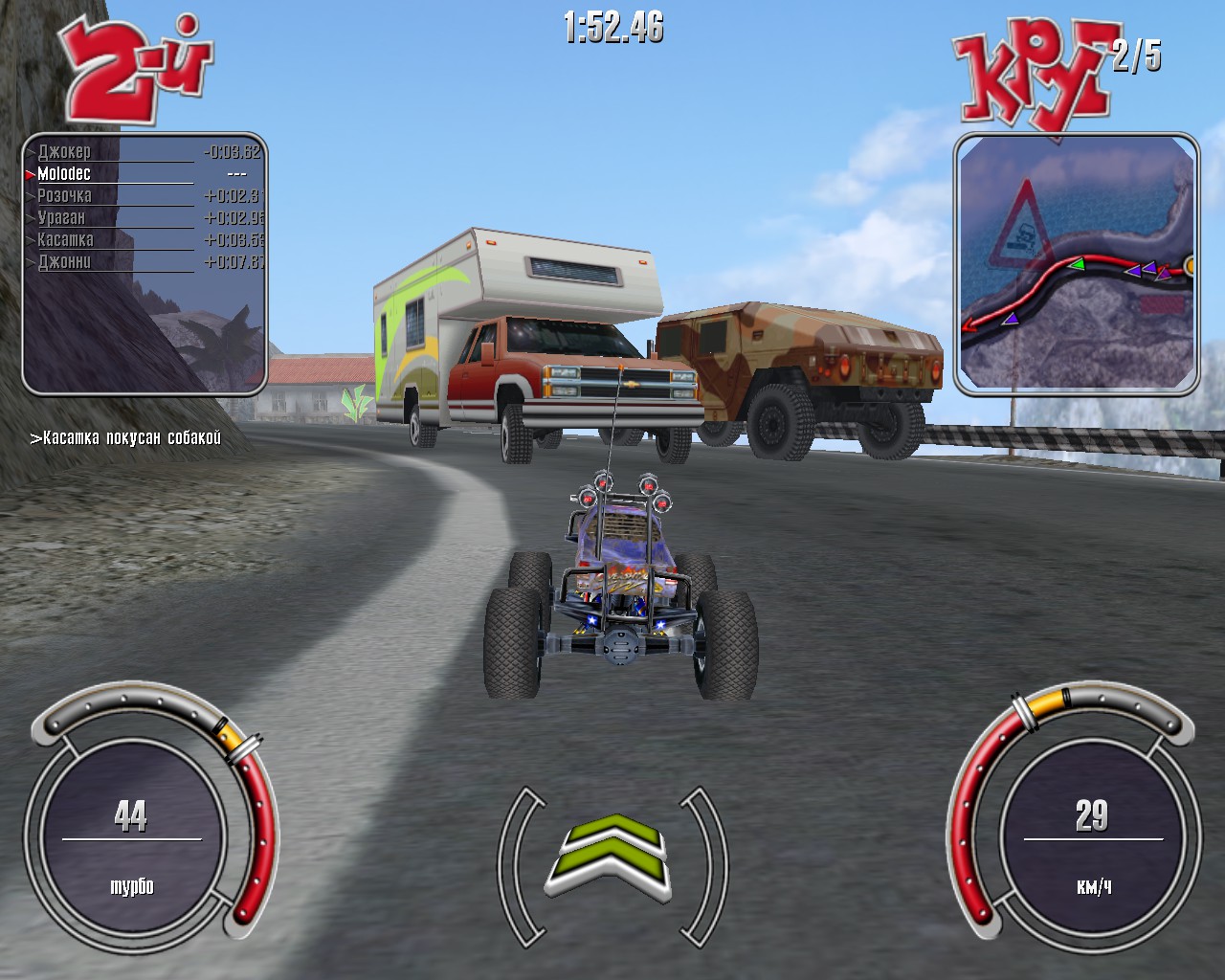Select the Розочка row in the standings
Image resolution: width=1225 pixels, height=980 pixels.
(63, 195)
